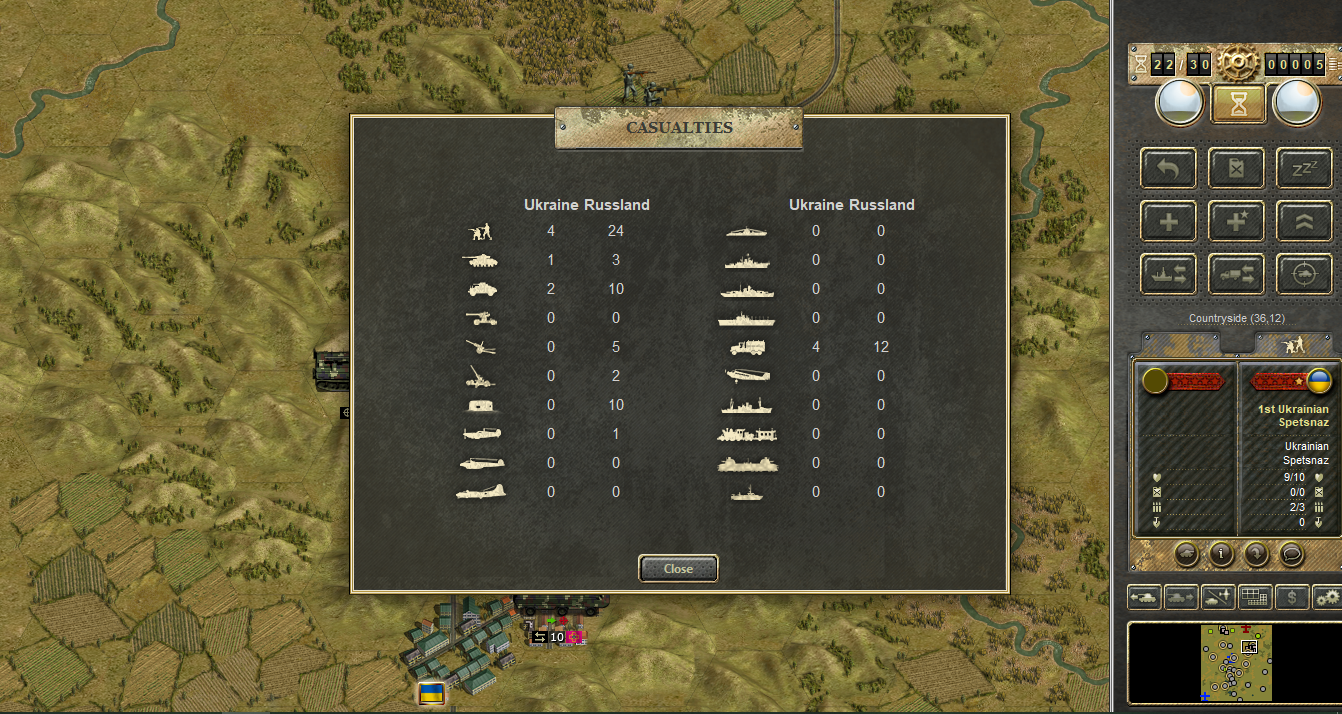End the turn with the hourglass button
The image size is (1342, 714).
click(x=1238, y=102)
